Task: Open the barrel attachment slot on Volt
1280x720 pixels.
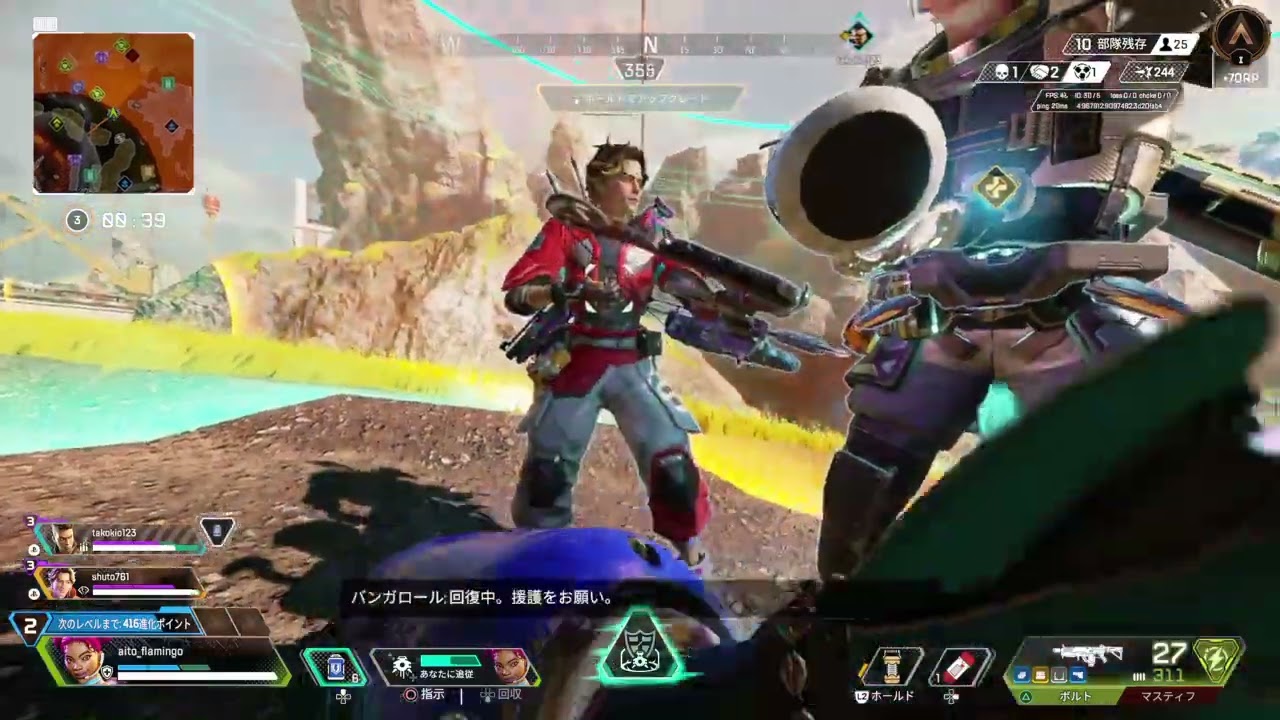Action: click(1022, 676)
